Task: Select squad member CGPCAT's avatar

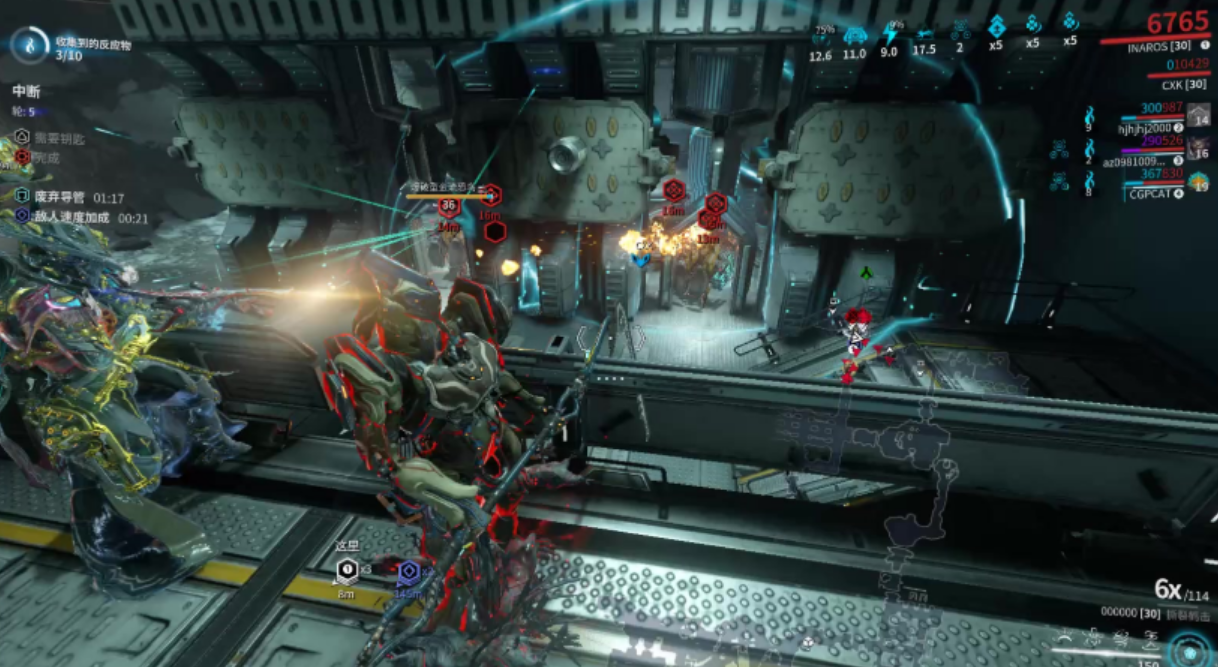Action: click(x=1198, y=181)
